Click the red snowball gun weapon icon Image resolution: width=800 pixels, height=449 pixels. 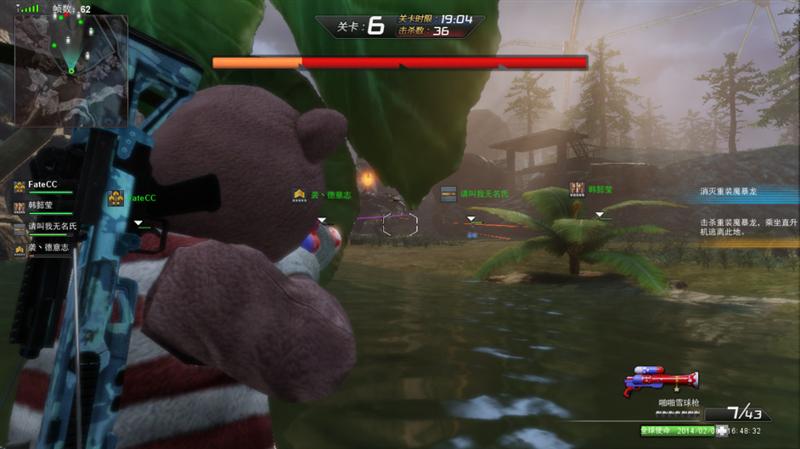click(x=661, y=380)
